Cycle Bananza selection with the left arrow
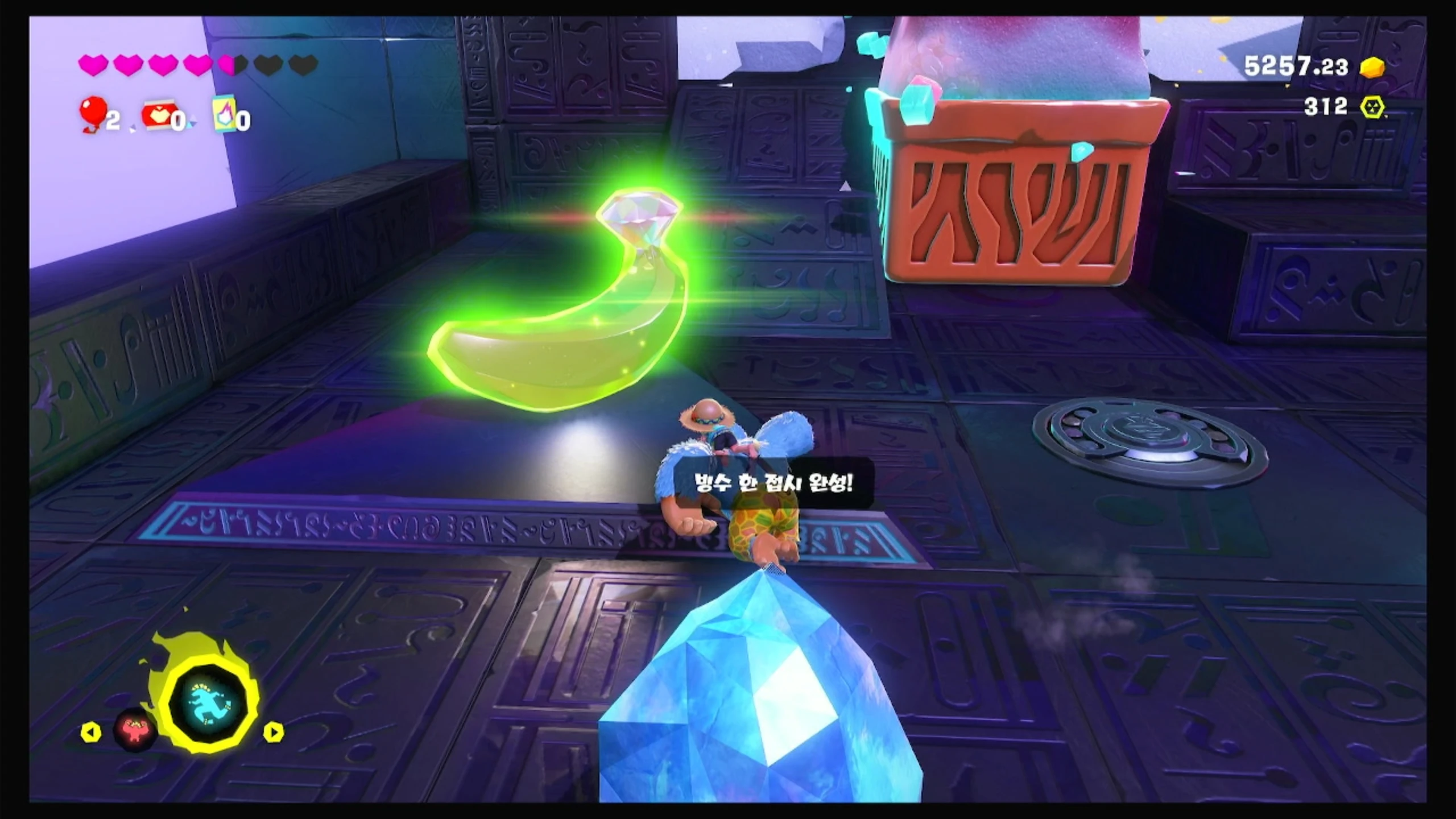Image resolution: width=1456 pixels, height=819 pixels. pyautogui.click(x=91, y=733)
